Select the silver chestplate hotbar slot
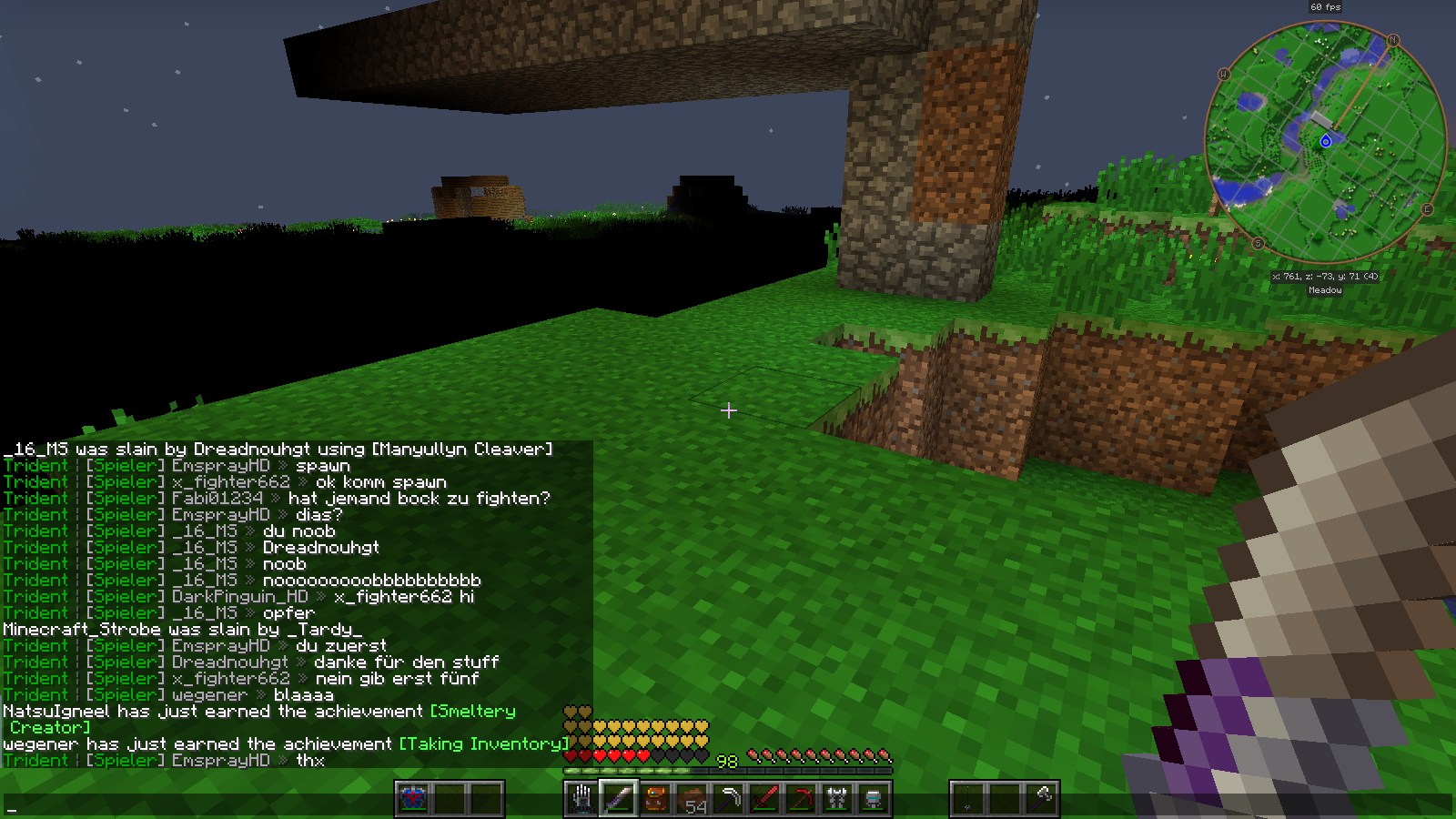Screen dimensions: 1456x819 (x=837, y=799)
